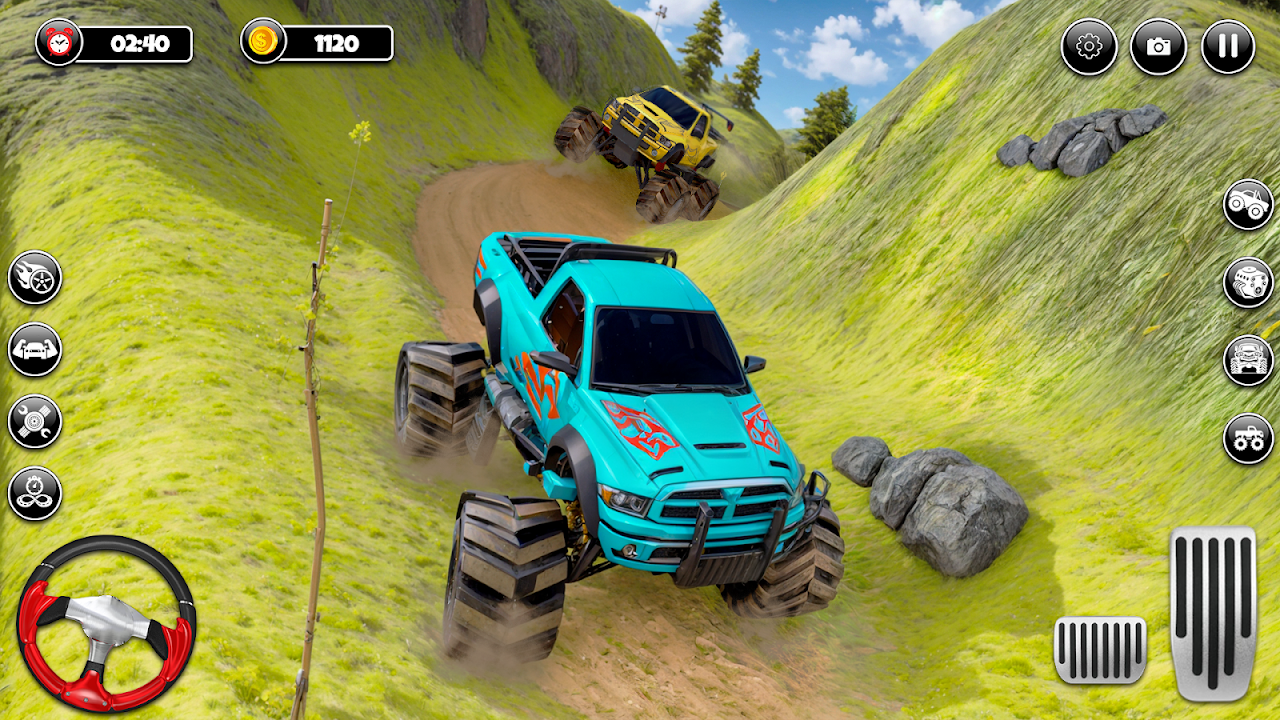Viewport: 1280px width, 720px height.
Task: Click the gold coin icon
Action: 264,42
